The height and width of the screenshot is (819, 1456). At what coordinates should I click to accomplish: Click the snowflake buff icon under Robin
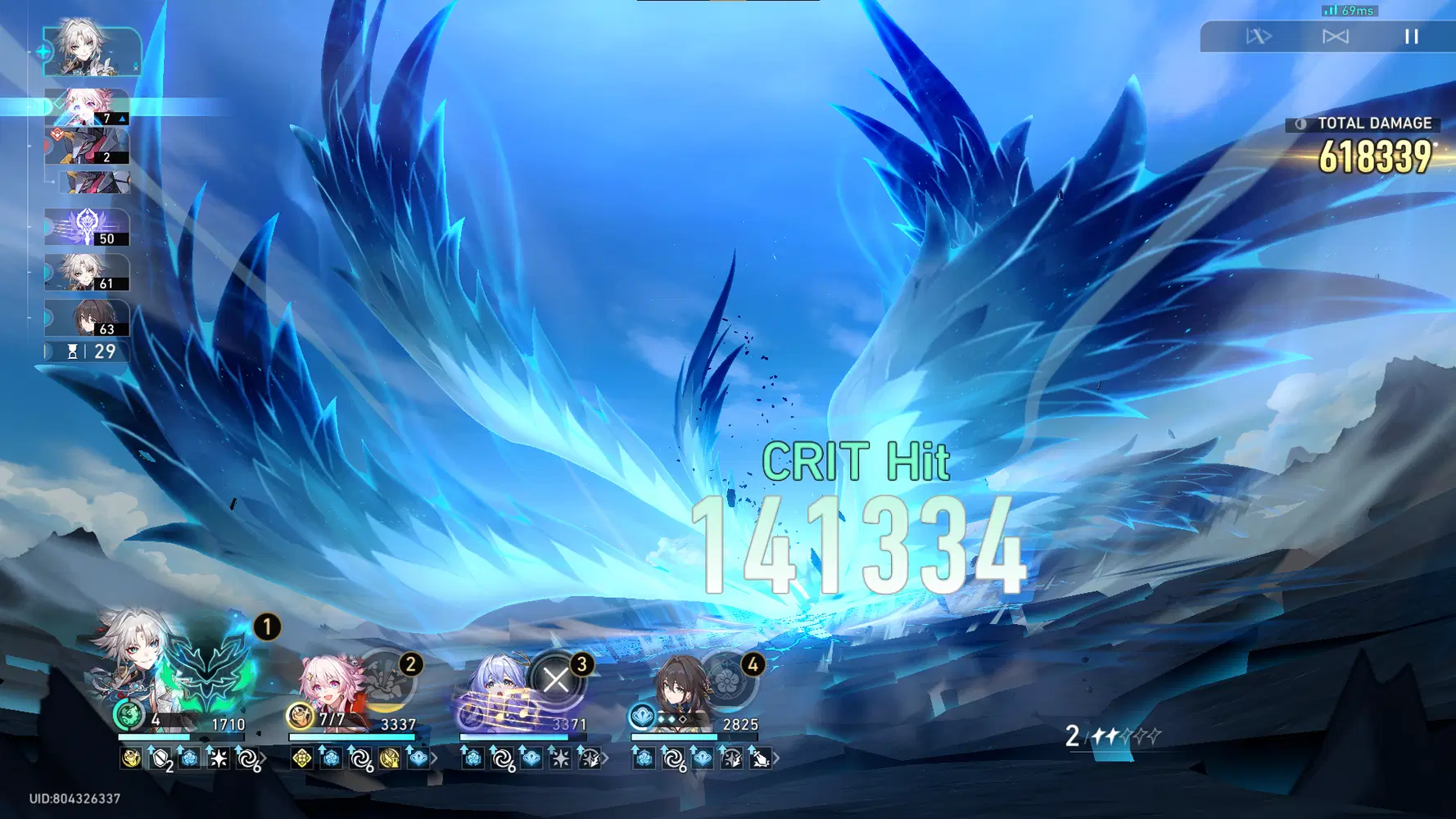tap(559, 759)
